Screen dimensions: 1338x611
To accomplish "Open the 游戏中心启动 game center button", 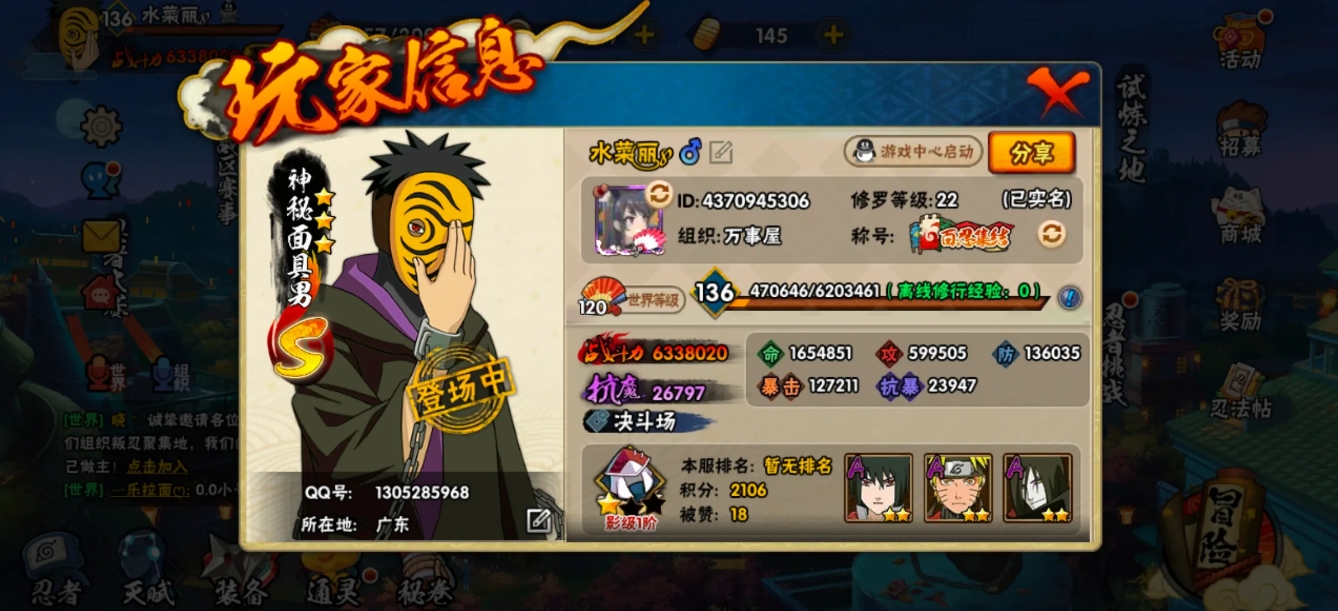I will [910, 152].
